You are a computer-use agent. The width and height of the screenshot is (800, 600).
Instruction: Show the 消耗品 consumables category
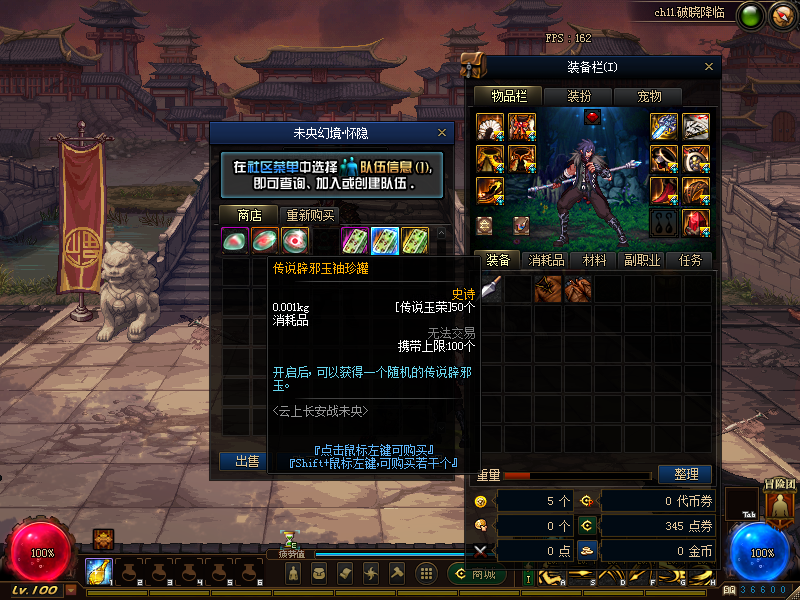(546, 260)
